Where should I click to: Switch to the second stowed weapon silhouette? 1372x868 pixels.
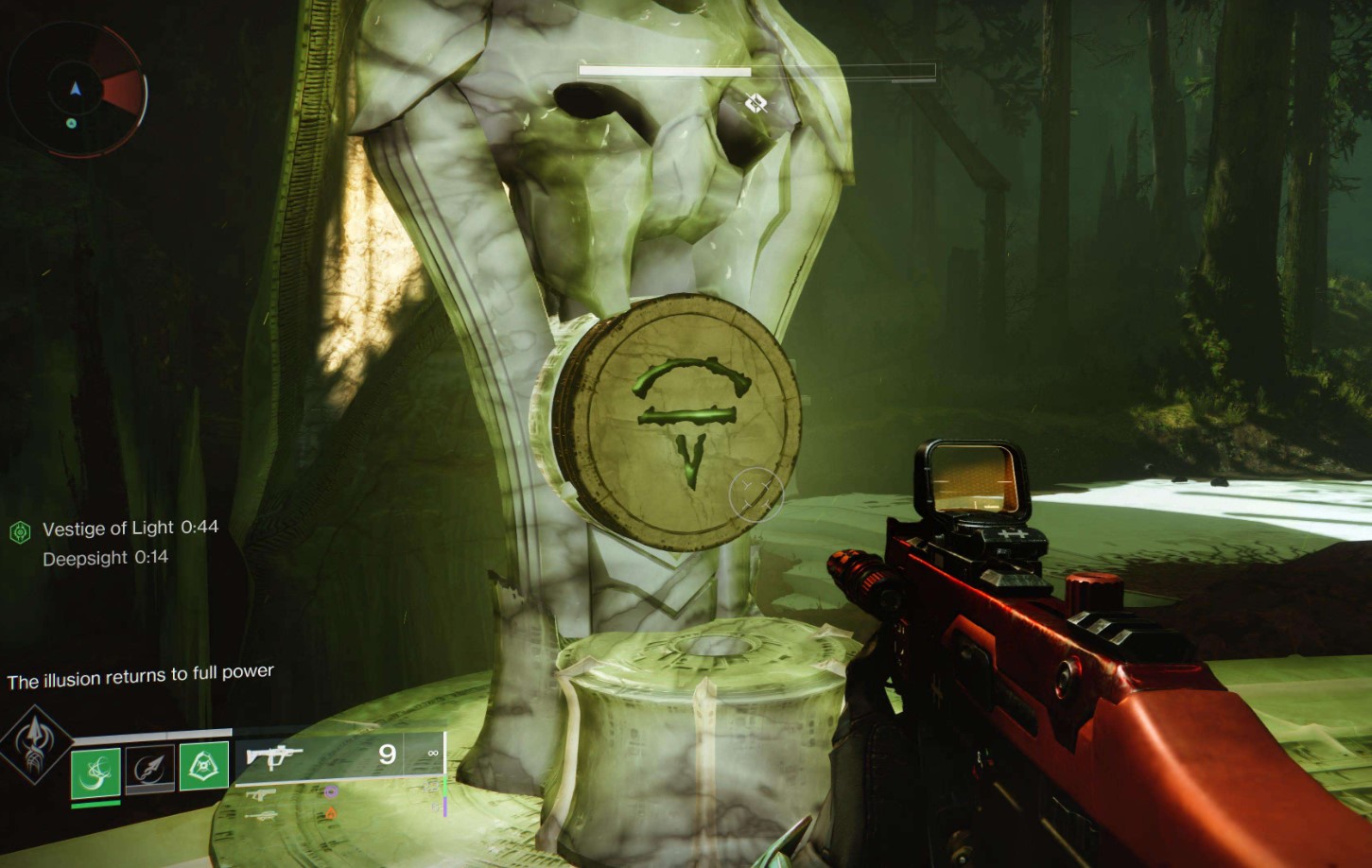(261, 795)
